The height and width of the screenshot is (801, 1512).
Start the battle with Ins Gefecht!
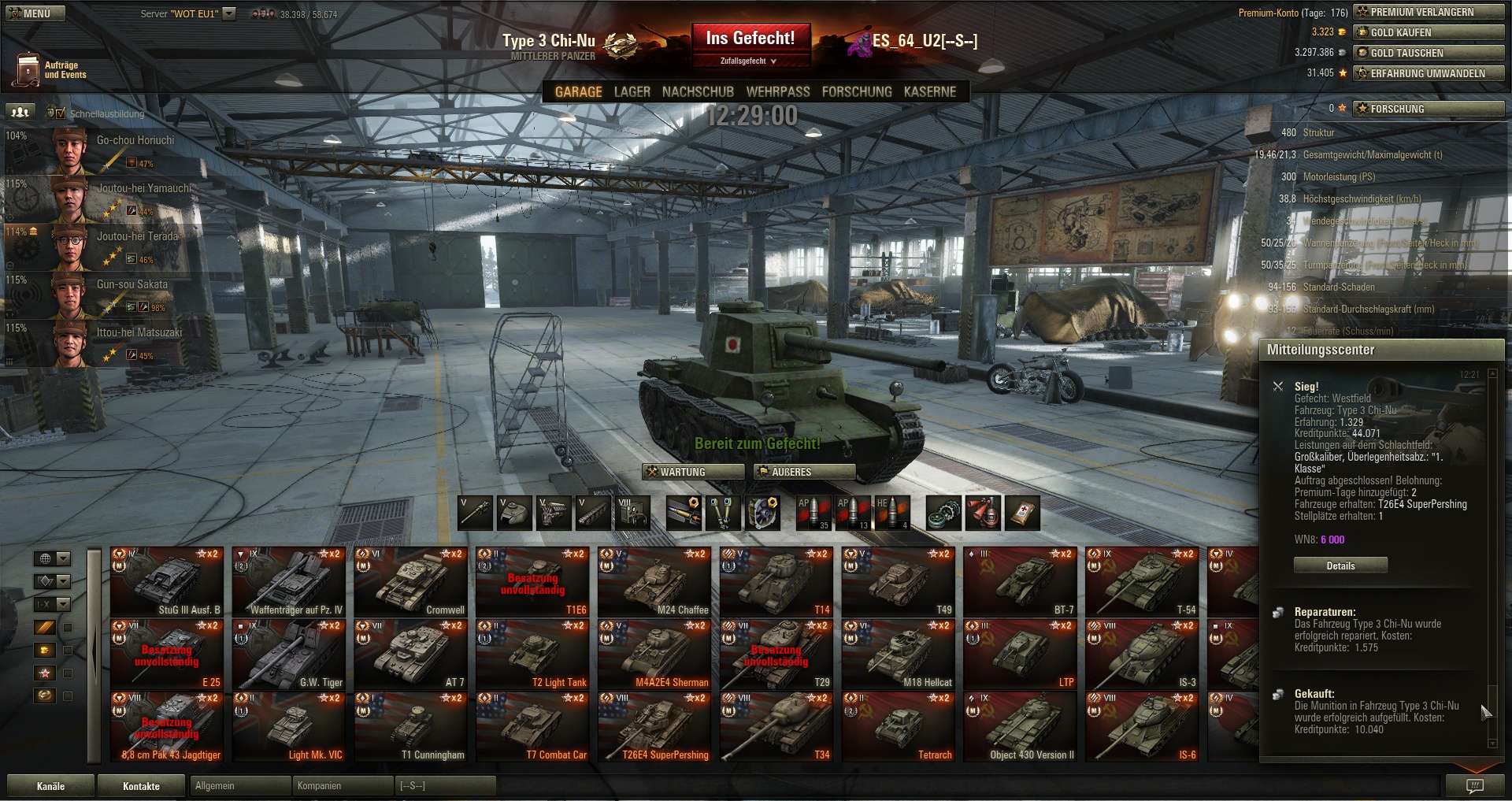750,39
